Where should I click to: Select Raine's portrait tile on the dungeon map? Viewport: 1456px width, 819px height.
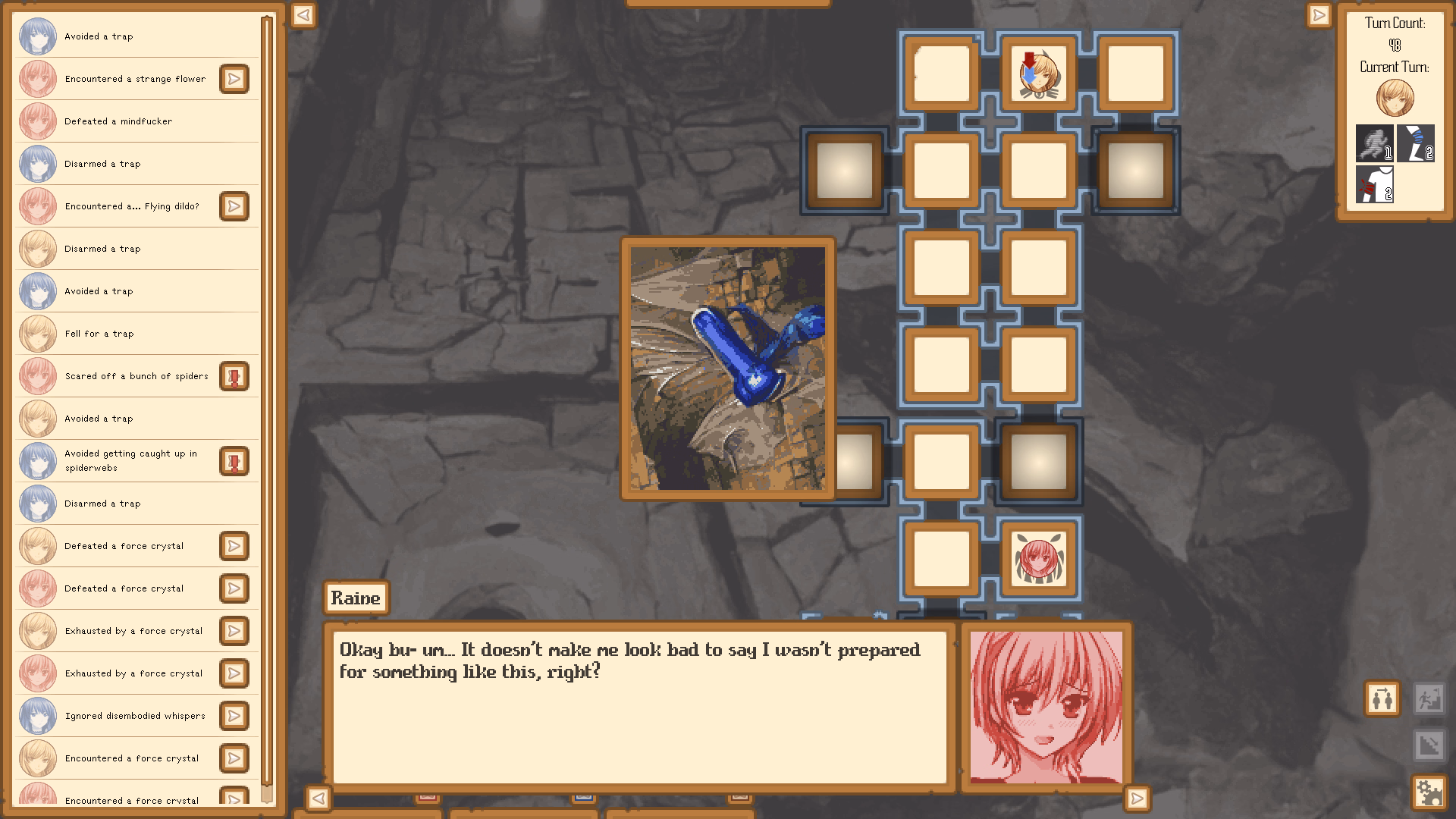point(1039,559)
